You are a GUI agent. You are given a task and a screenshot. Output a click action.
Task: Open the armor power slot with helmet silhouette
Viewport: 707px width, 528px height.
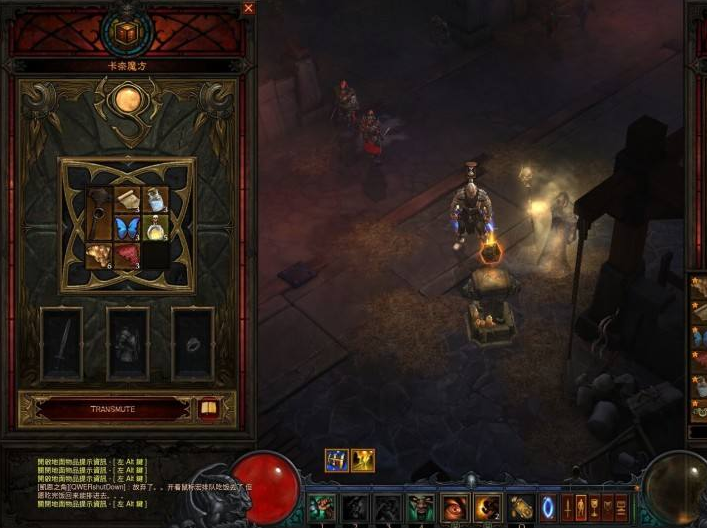click(127, 343)
